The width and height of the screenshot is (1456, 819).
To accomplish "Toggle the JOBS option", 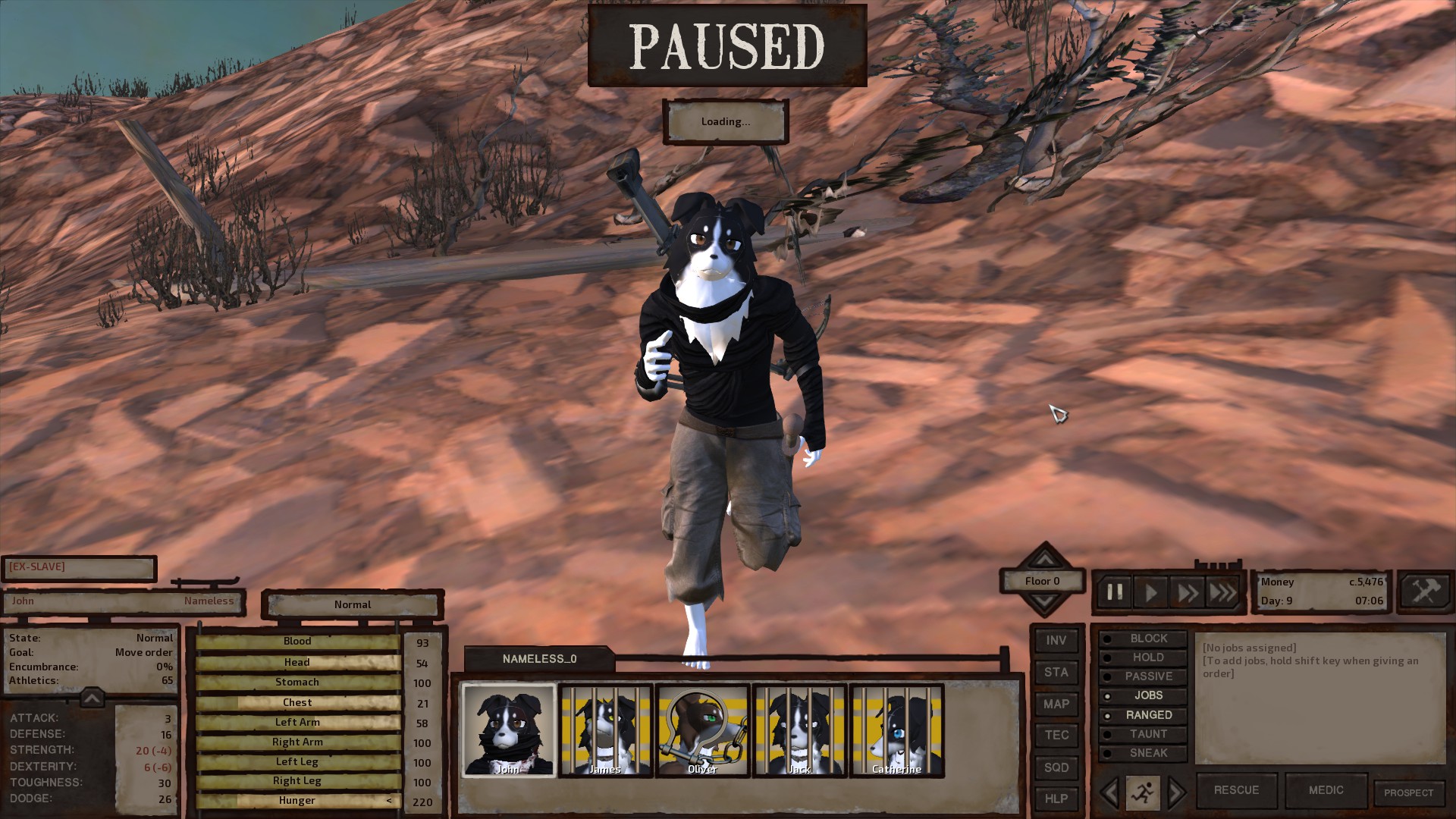I will tap(1143, 695).
